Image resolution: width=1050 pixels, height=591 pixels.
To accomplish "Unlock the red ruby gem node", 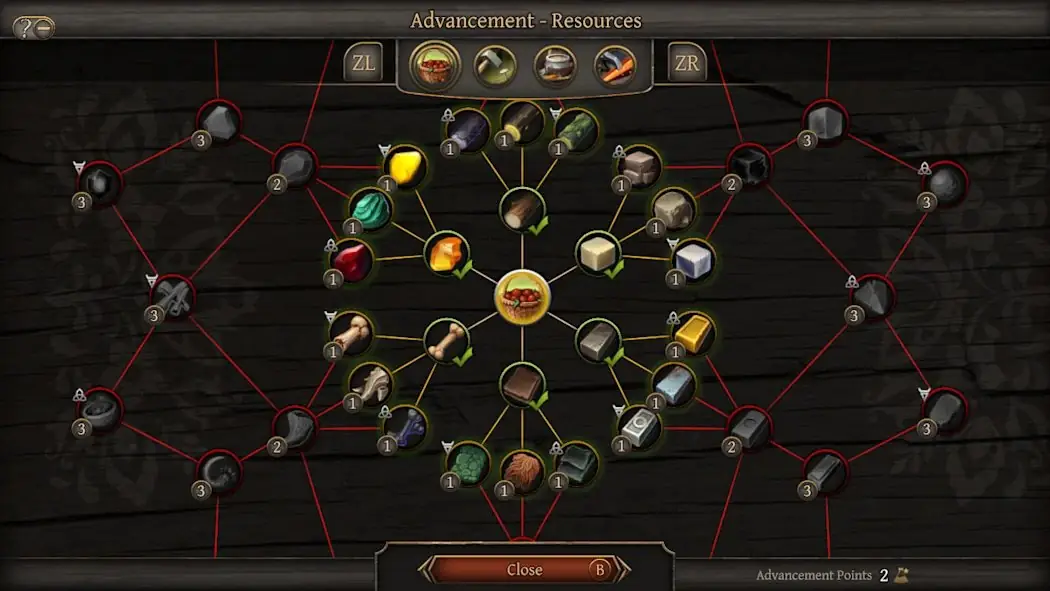I will (x=350, y=262).
